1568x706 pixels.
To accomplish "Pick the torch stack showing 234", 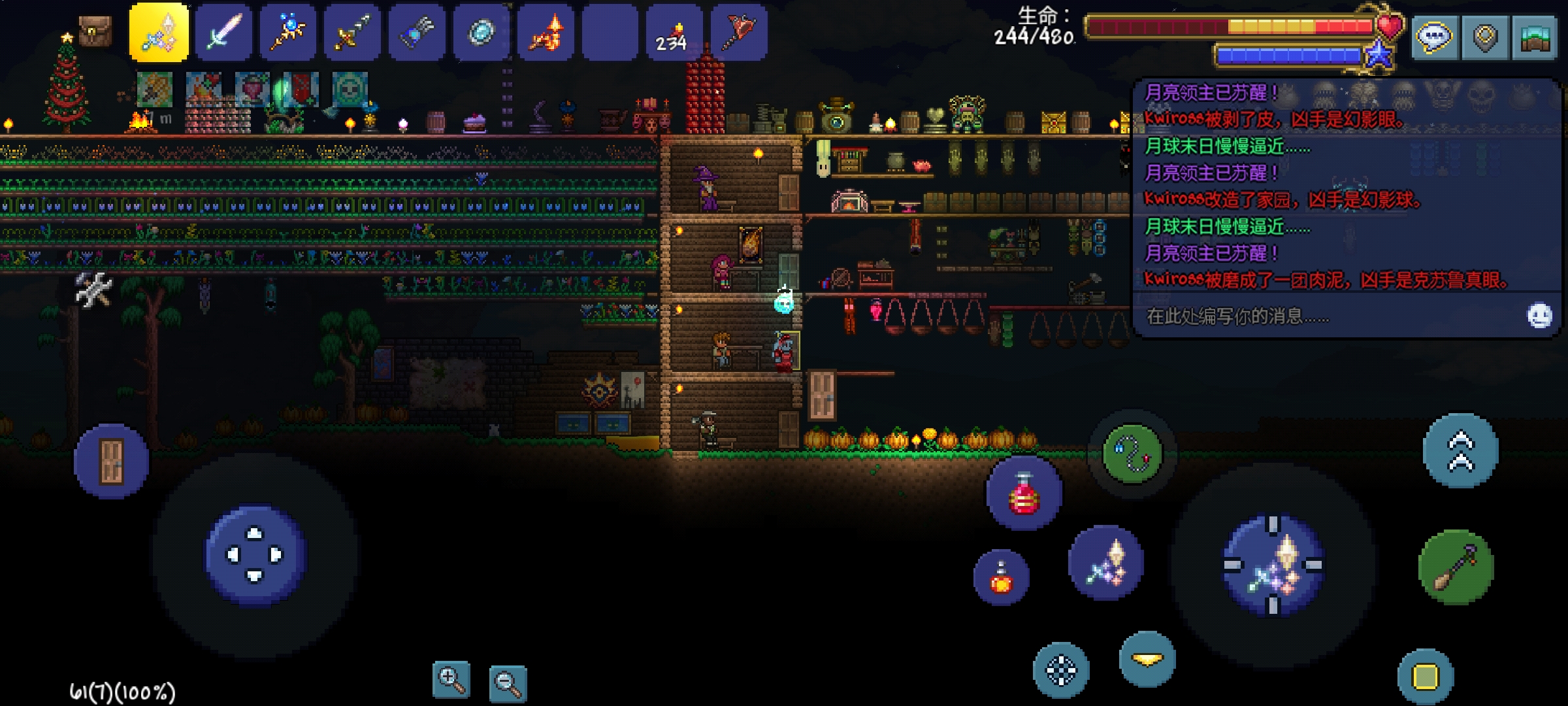I will pos(674,33).
